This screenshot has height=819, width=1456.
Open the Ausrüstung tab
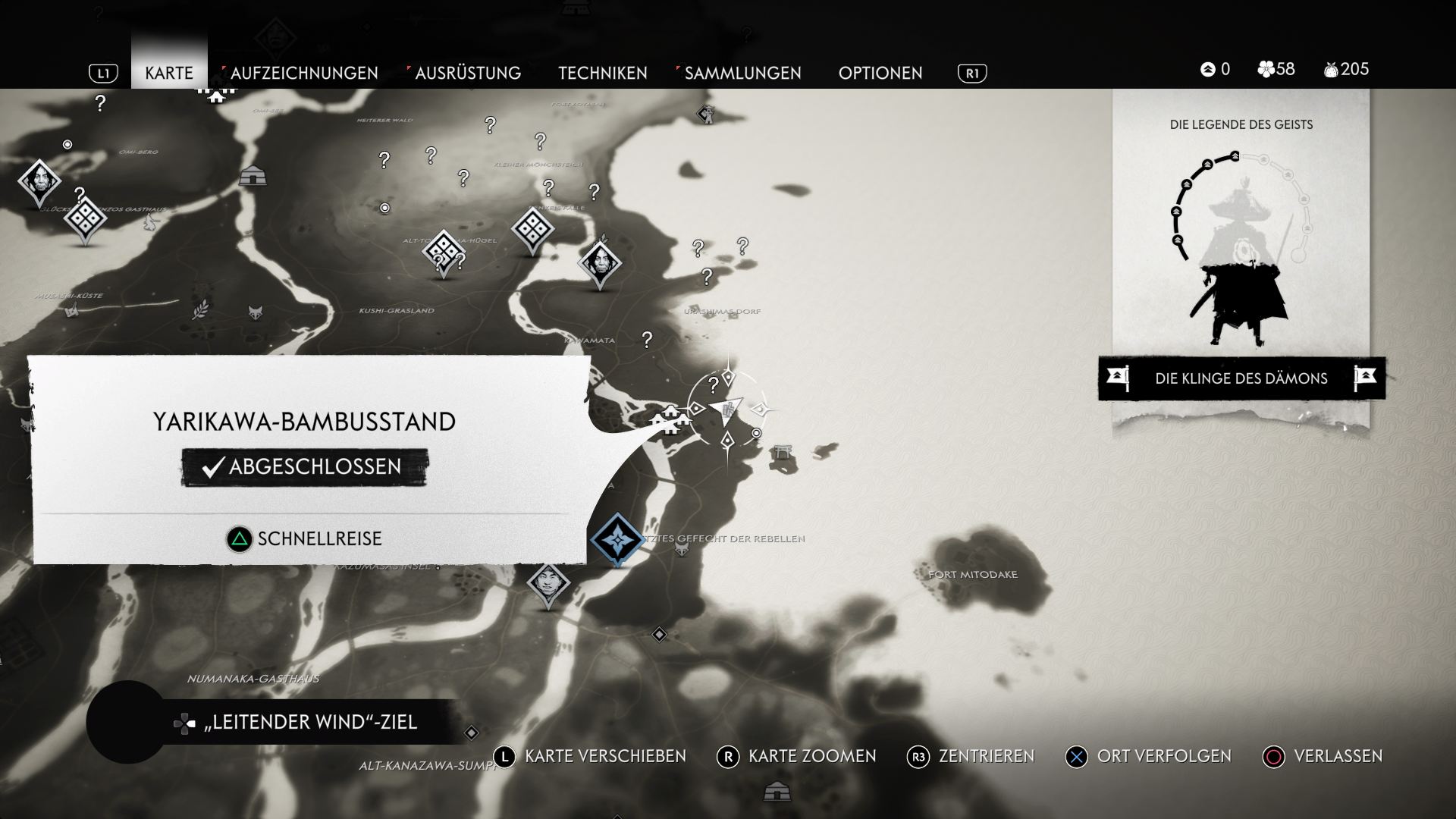click(467, 73)
